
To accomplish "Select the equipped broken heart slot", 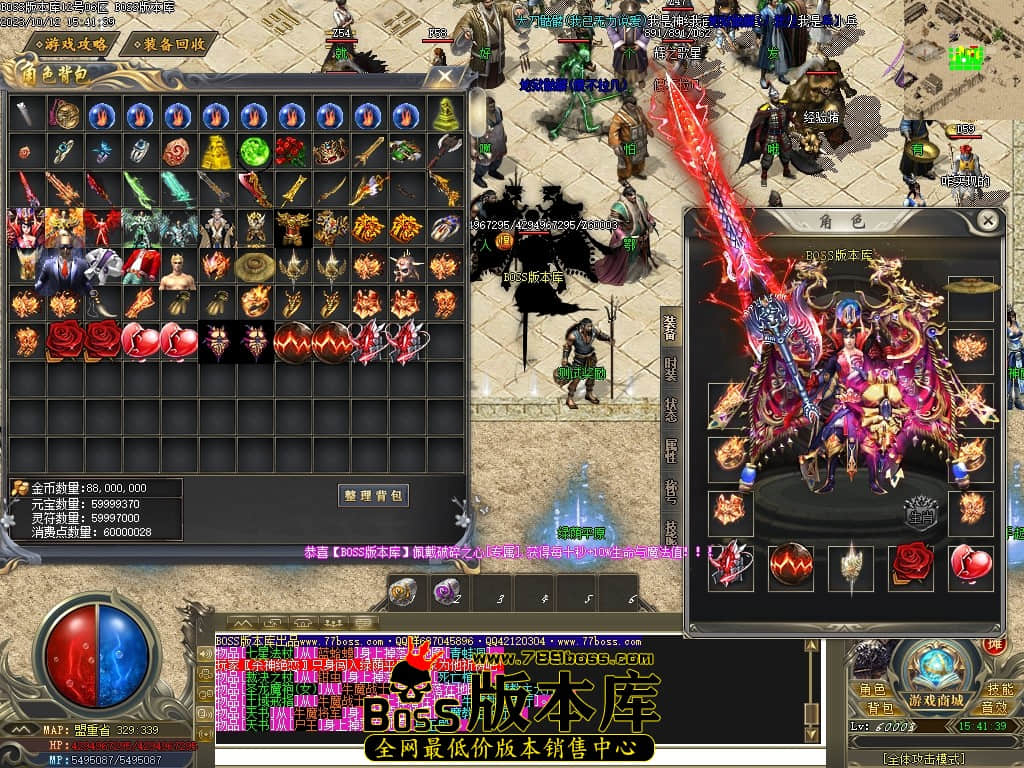I will 971,565.
